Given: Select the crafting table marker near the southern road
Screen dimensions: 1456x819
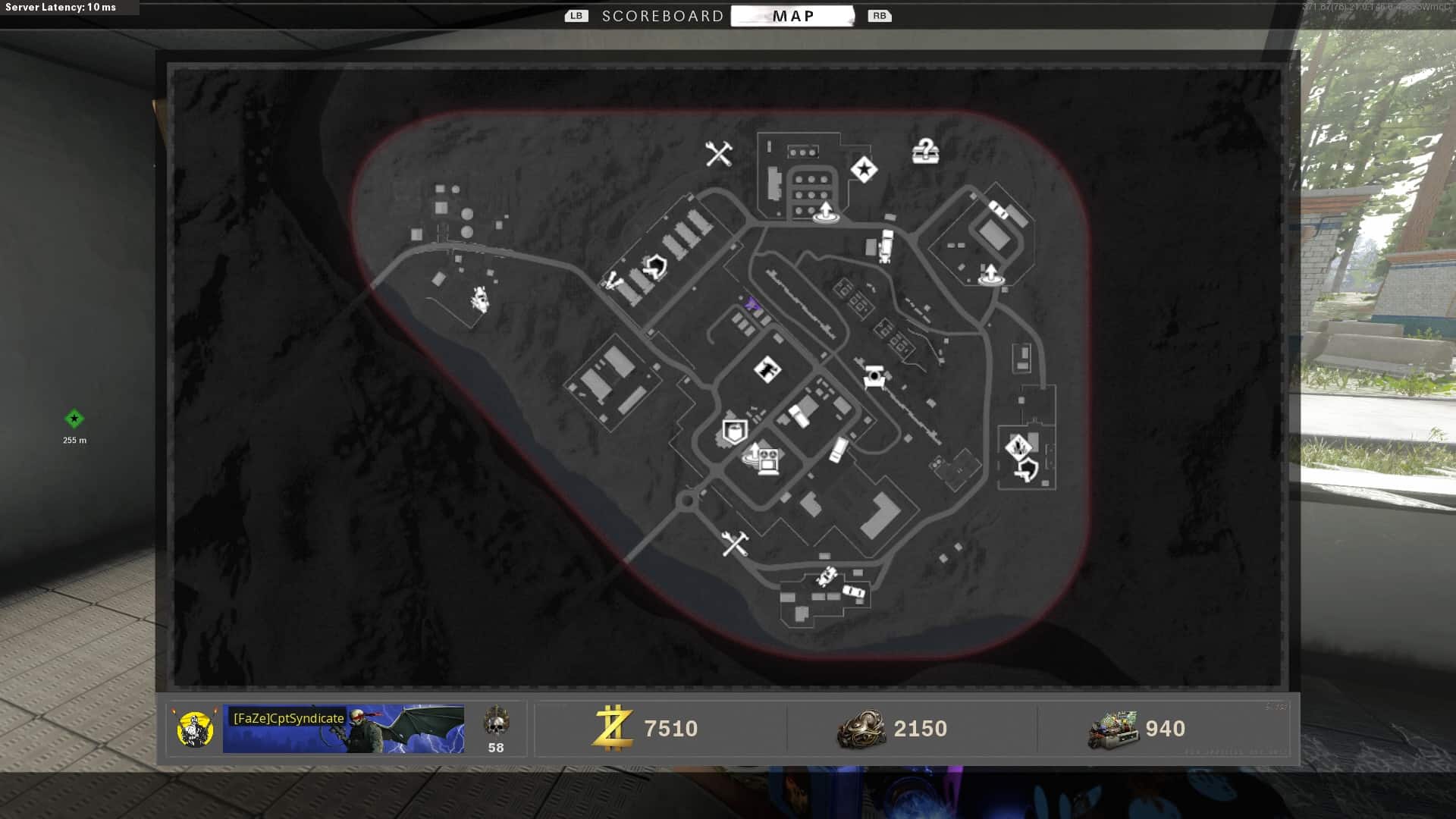Looking at the screenshot, I should [734, 543].
